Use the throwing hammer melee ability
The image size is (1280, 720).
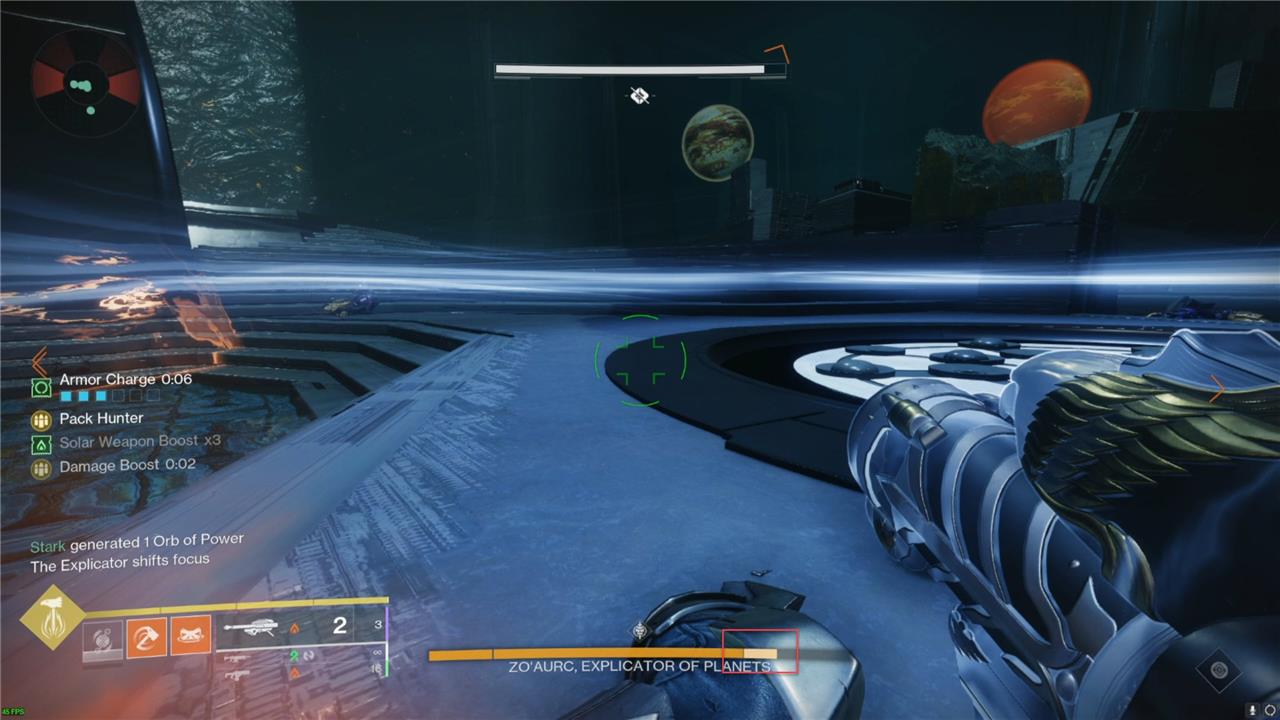pos(146,636)
